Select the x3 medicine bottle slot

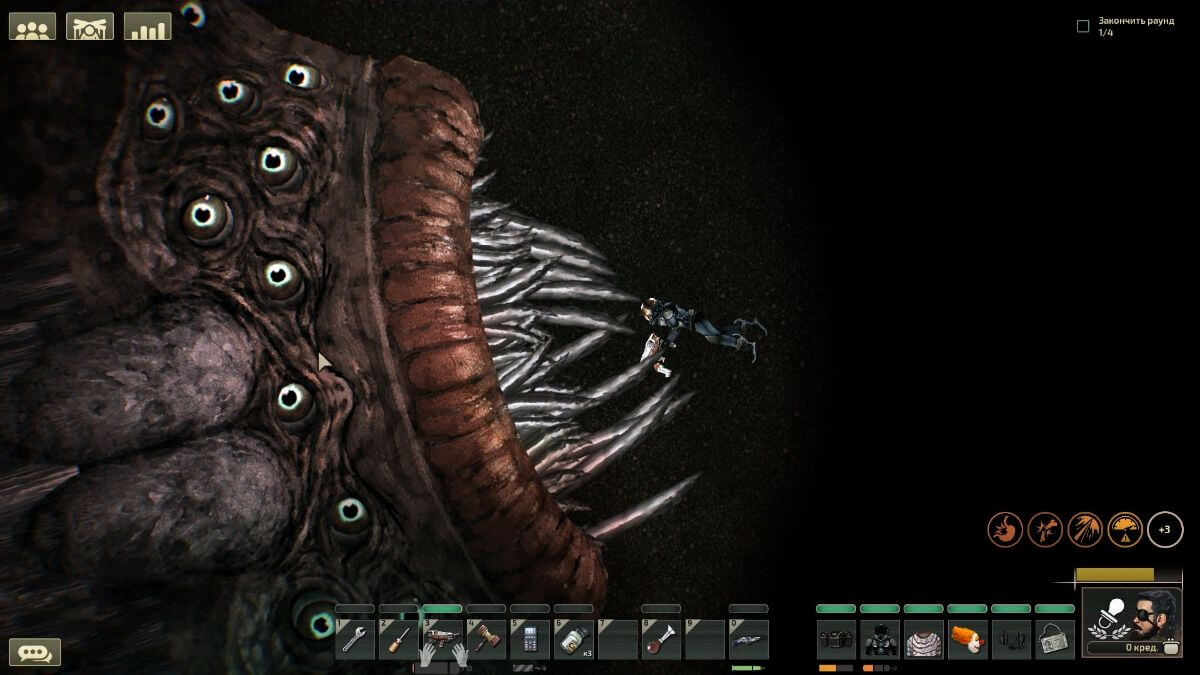tap(574, 639)
